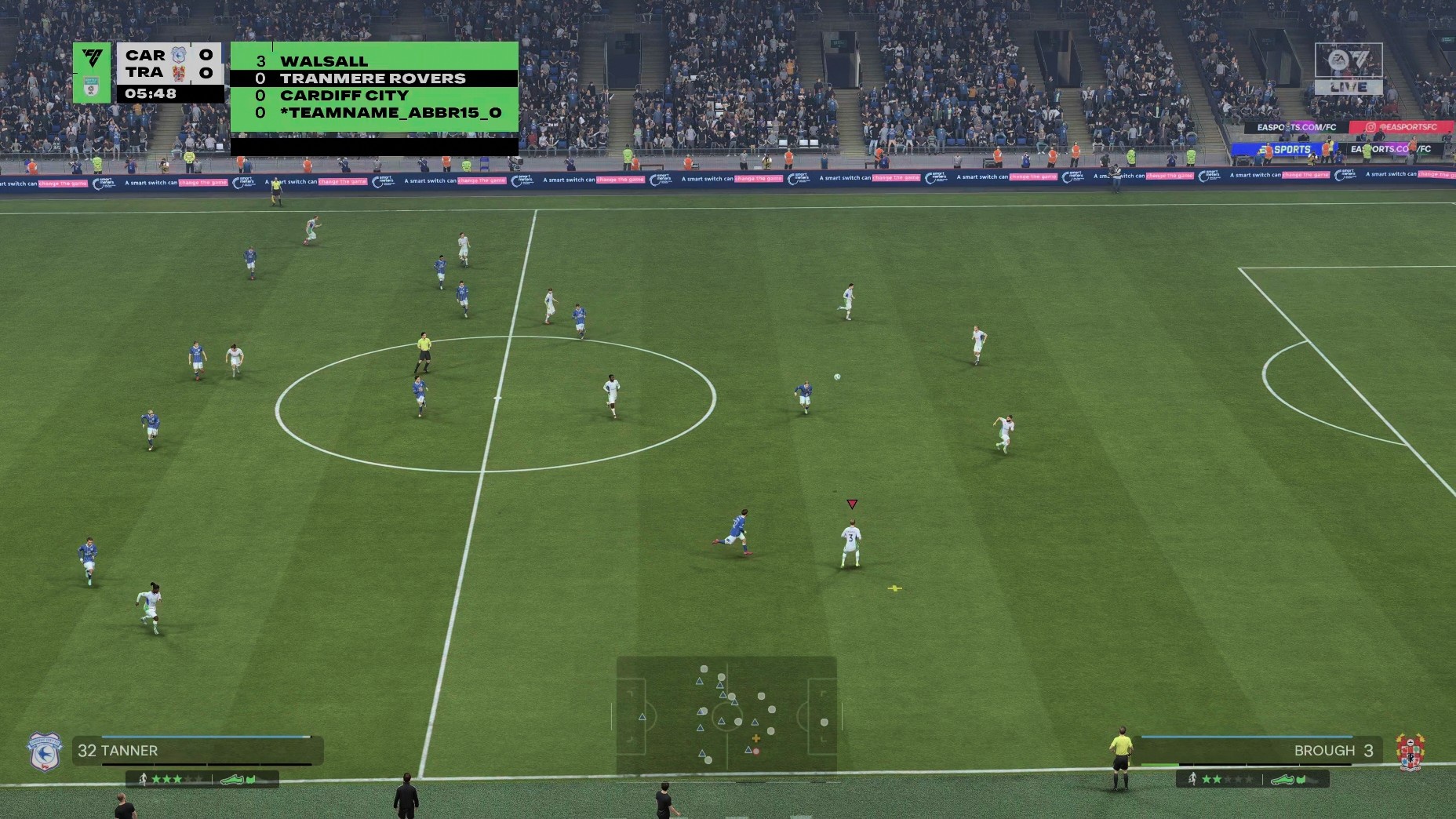
Task: Select the highlighted Tranmere Rovers table row
Action: coord(374,78)
